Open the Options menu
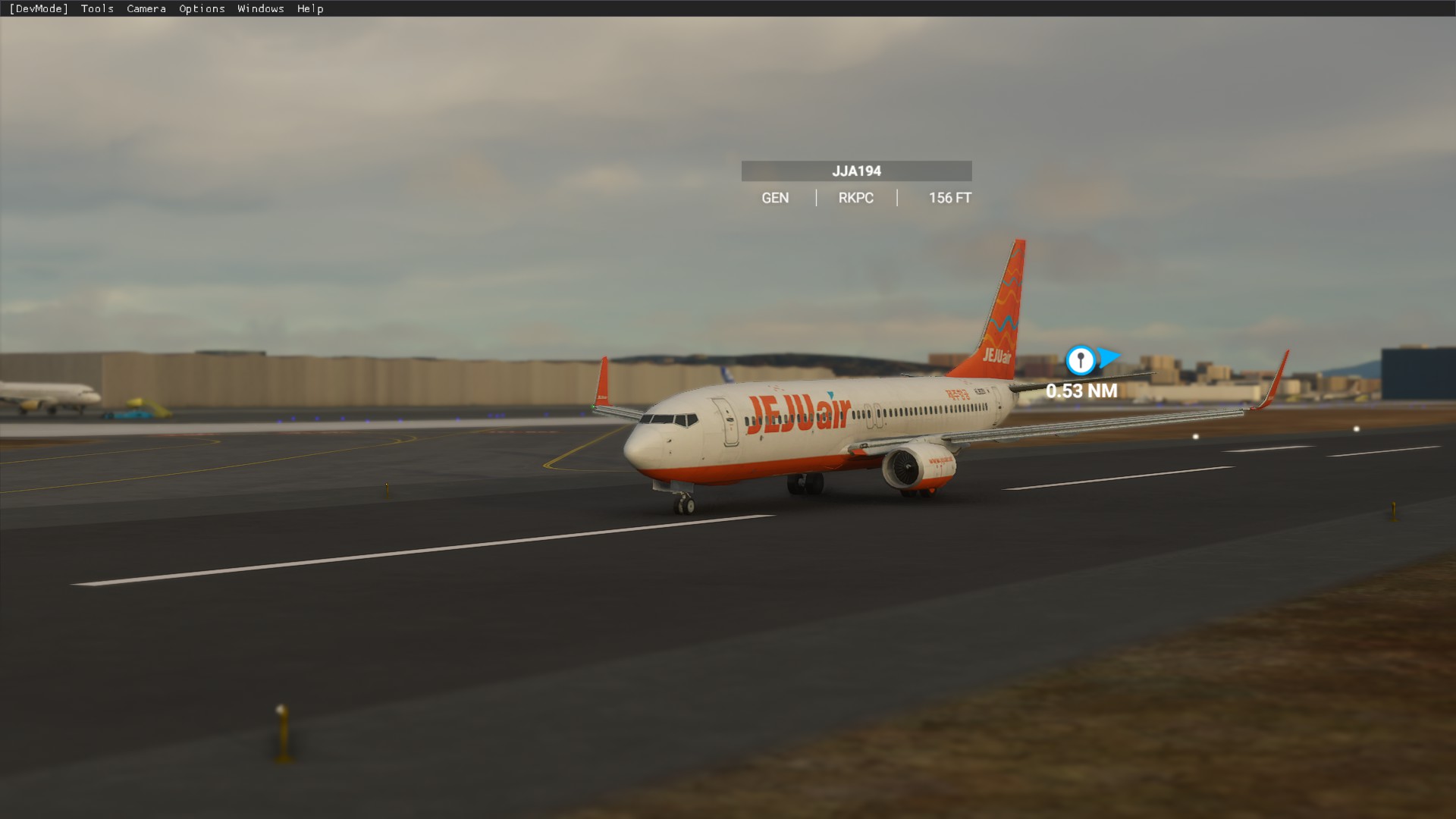Screen dimensions: 1456x819 (201, 8)
